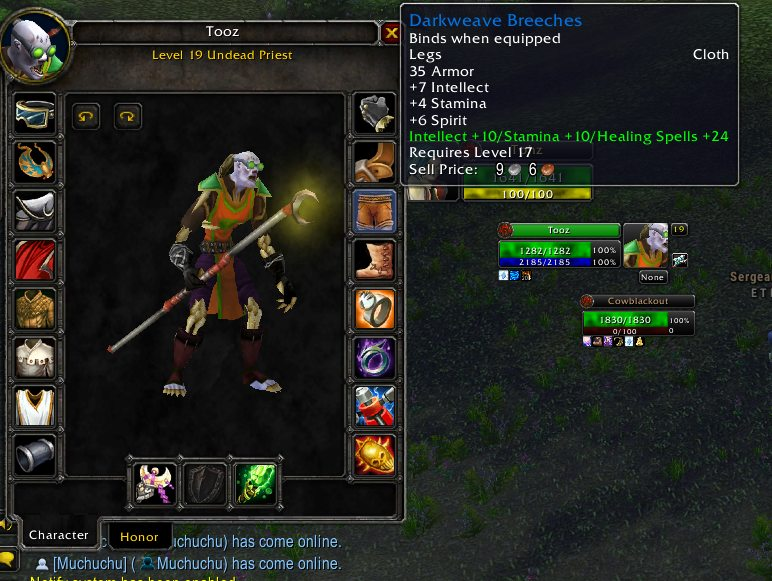Viewport: 772px width, 581px height.
Task: Select the staff main hand weapon slot
Action: (x=156, y=483)
